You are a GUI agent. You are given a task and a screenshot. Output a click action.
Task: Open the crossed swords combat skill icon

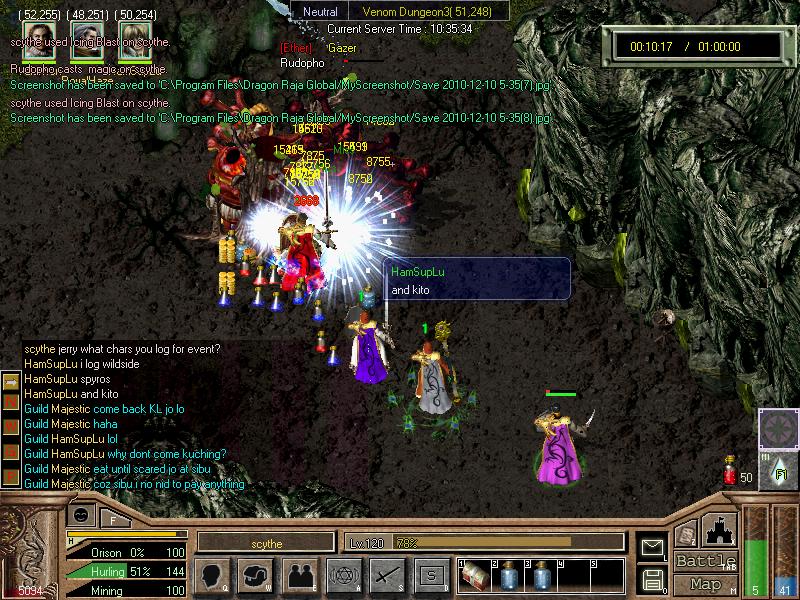point(386,575)
